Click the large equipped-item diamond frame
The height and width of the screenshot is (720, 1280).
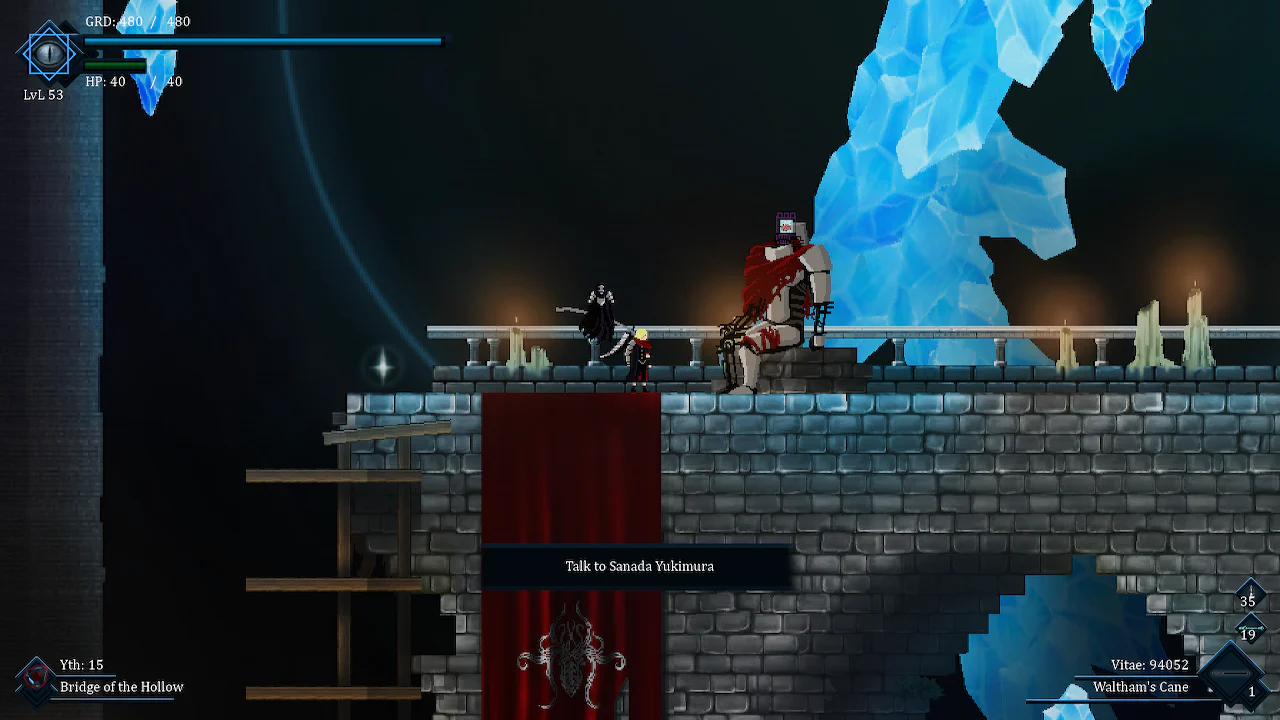[x=1231, y=672]
